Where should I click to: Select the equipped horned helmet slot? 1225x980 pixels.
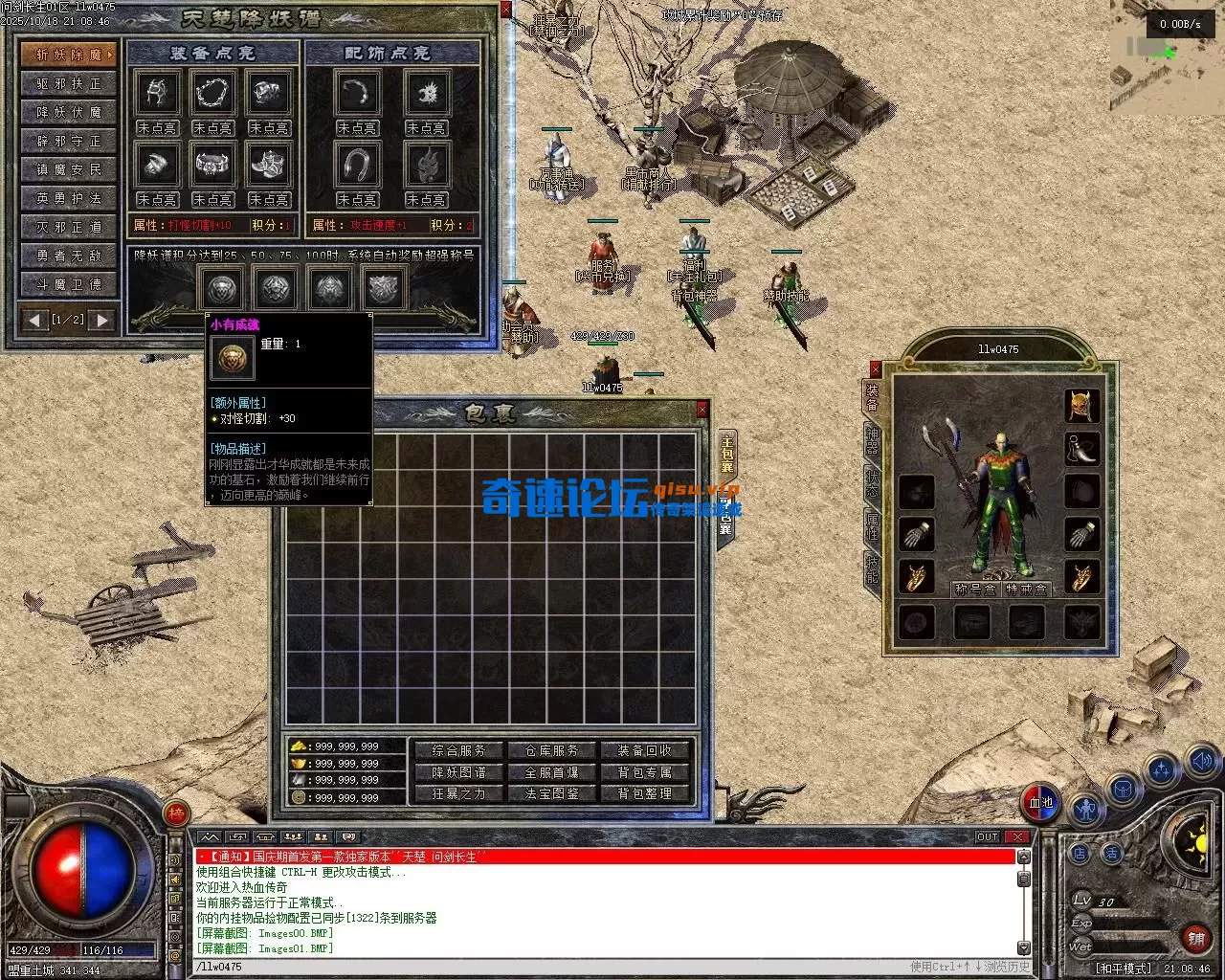coord(1082,405)
